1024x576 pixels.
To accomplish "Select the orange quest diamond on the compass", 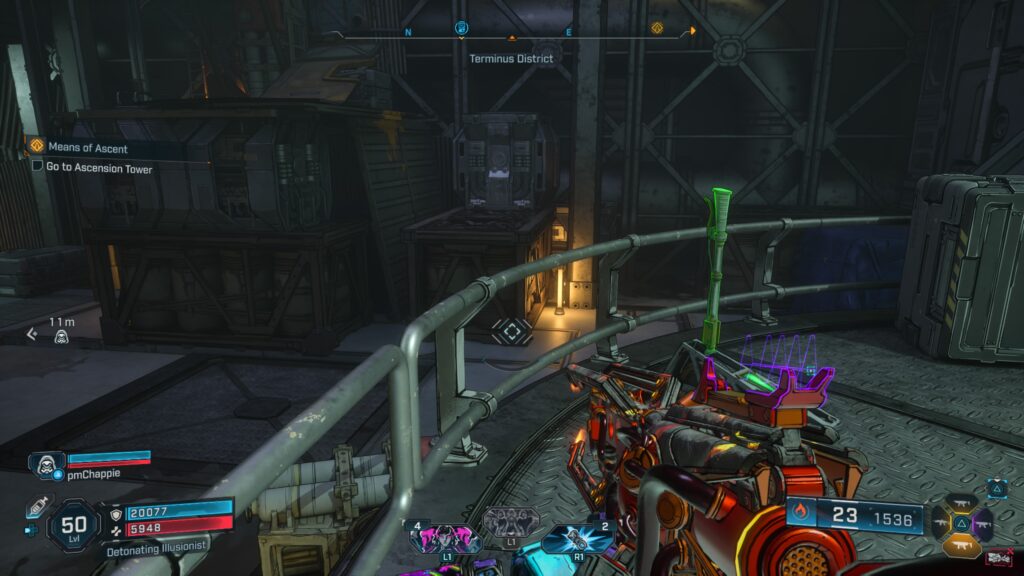I will click(657, 28).
